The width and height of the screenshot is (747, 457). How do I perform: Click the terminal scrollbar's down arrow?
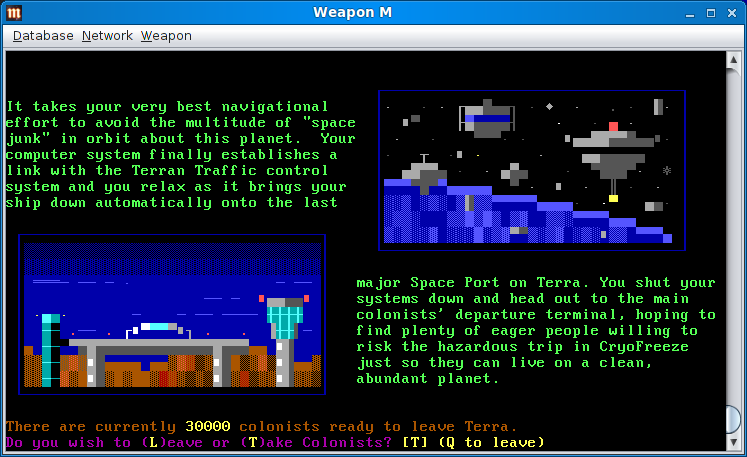[x=734, y=442]
